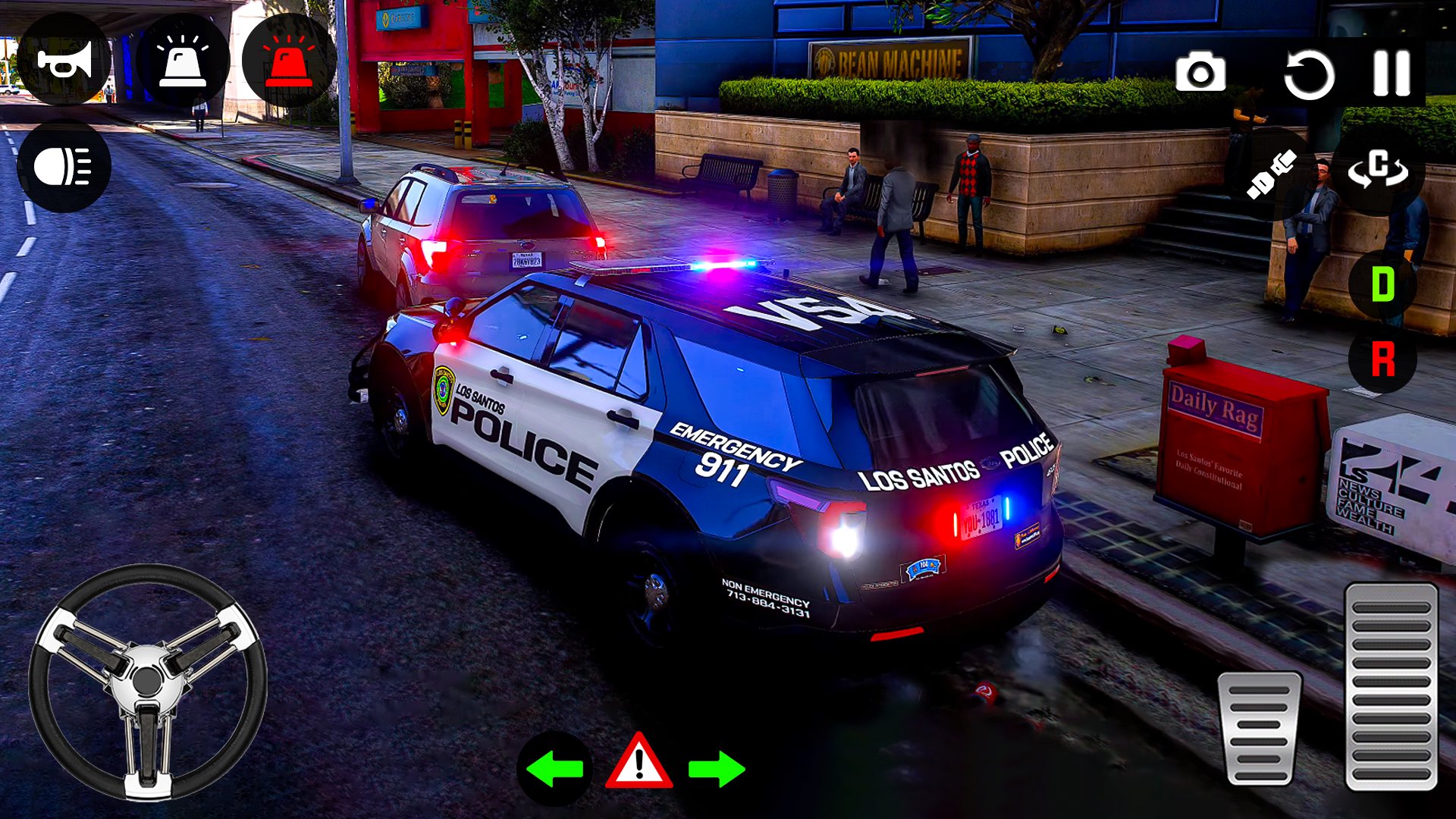The height and width of the screenshot is (819, 1456).
Task: Activate the red siren button
Action: [x=288, y=61]
